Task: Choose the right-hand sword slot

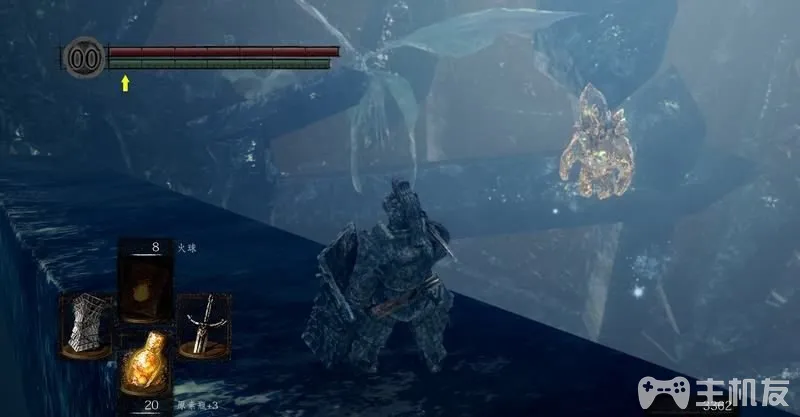Action: 203,325
